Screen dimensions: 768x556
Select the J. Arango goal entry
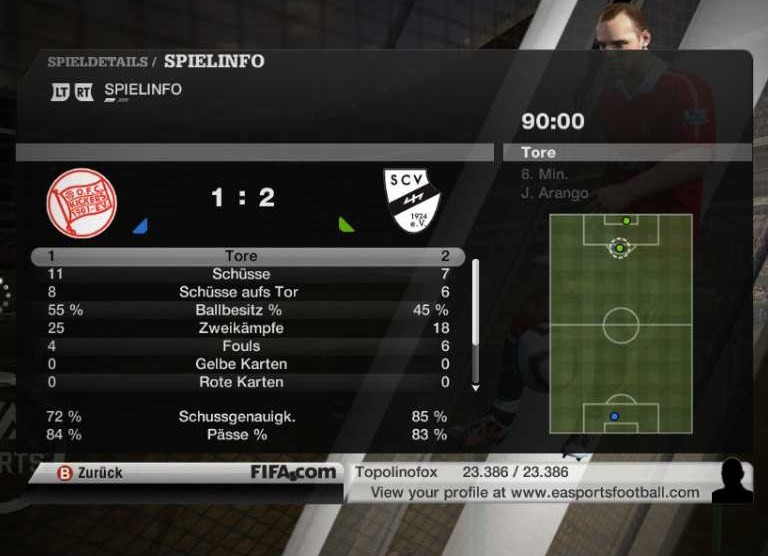(x=555, y=193)
